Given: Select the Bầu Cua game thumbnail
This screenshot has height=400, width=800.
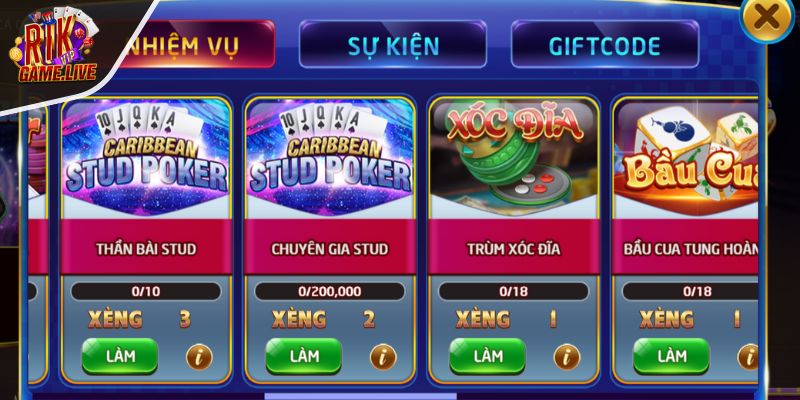Looking at the screenshot, I should tap(688, 160).
